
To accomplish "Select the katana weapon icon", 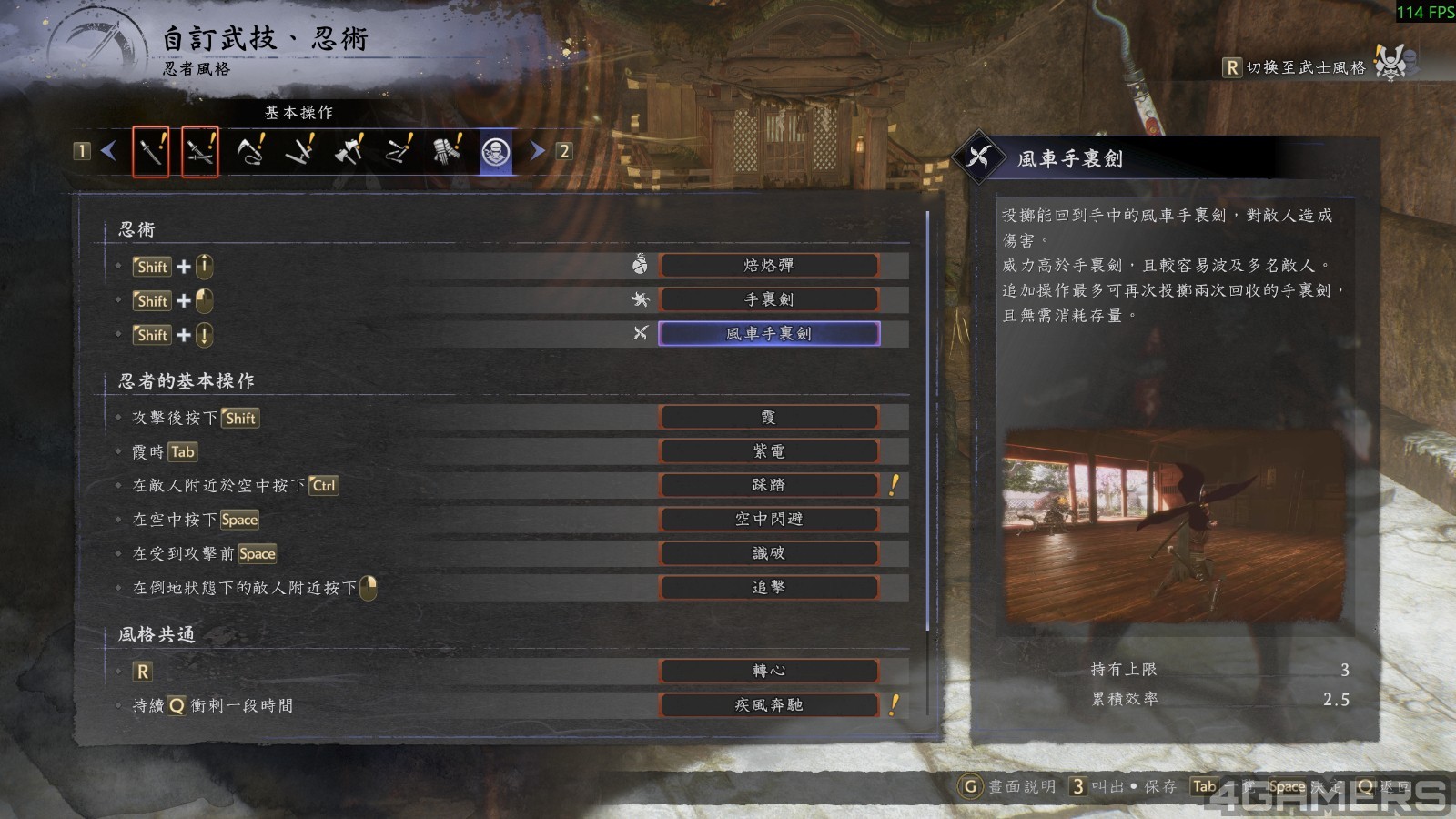I will (151, 153).
